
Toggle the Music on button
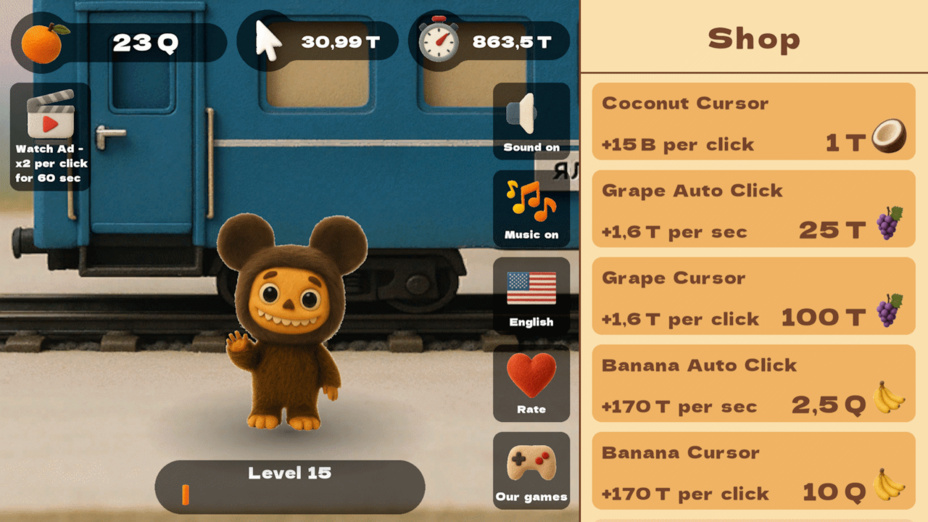pyautogui.click(x=531, y=208)
